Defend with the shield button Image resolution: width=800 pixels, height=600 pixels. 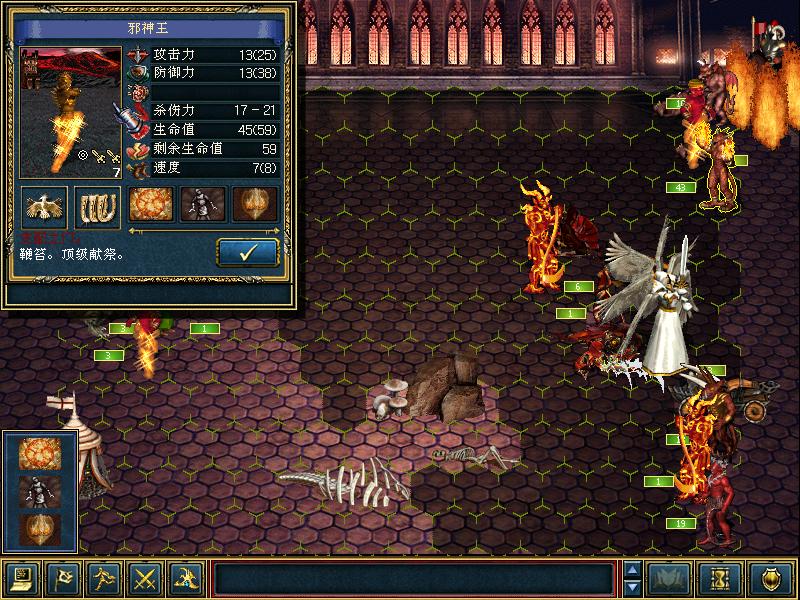tap(772, 577)
